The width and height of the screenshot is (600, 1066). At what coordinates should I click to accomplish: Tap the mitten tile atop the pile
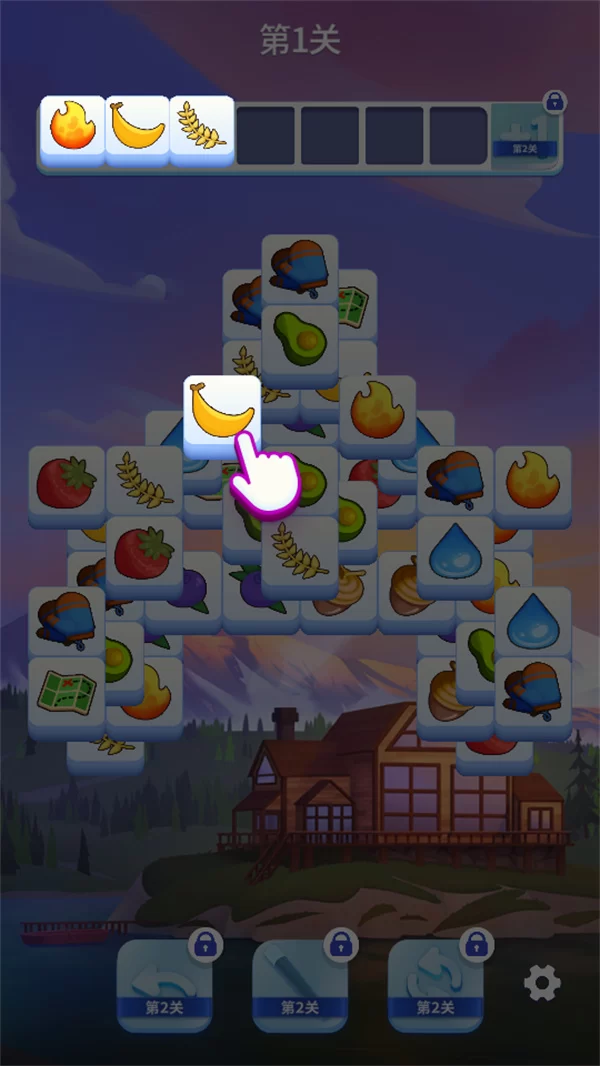[299, 268]
